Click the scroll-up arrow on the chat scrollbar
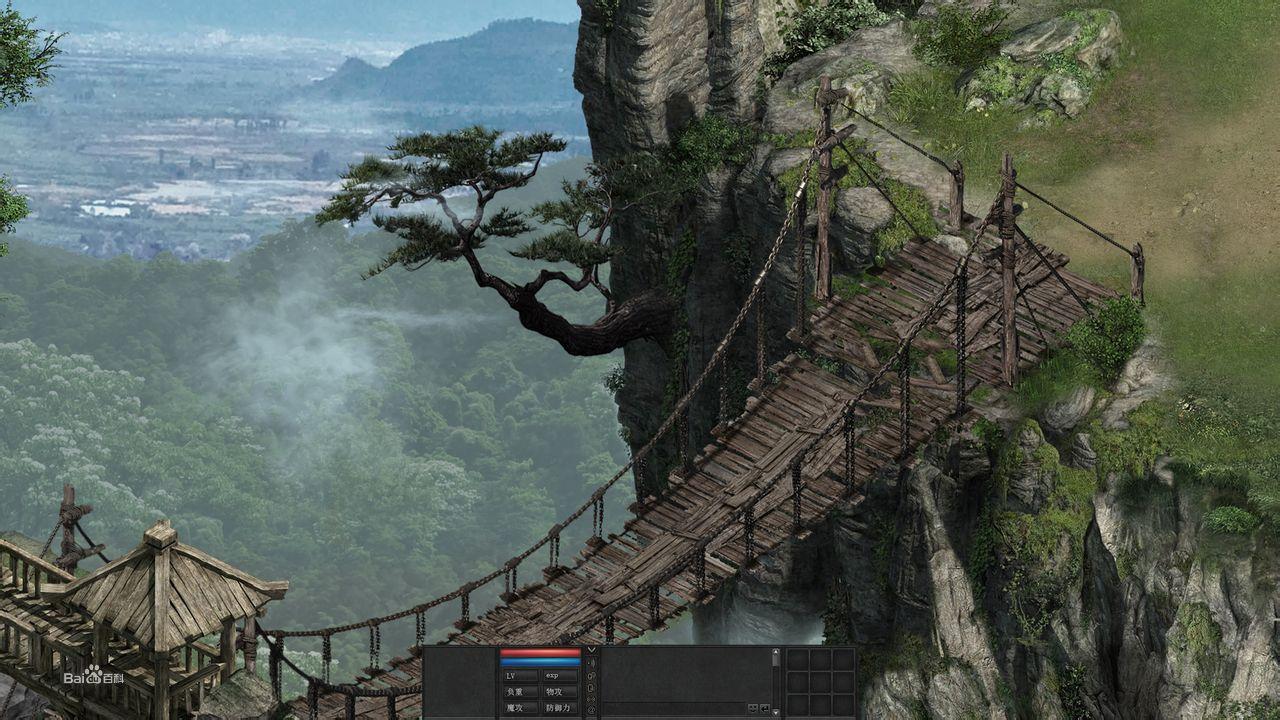 click(x=774, y=653)
